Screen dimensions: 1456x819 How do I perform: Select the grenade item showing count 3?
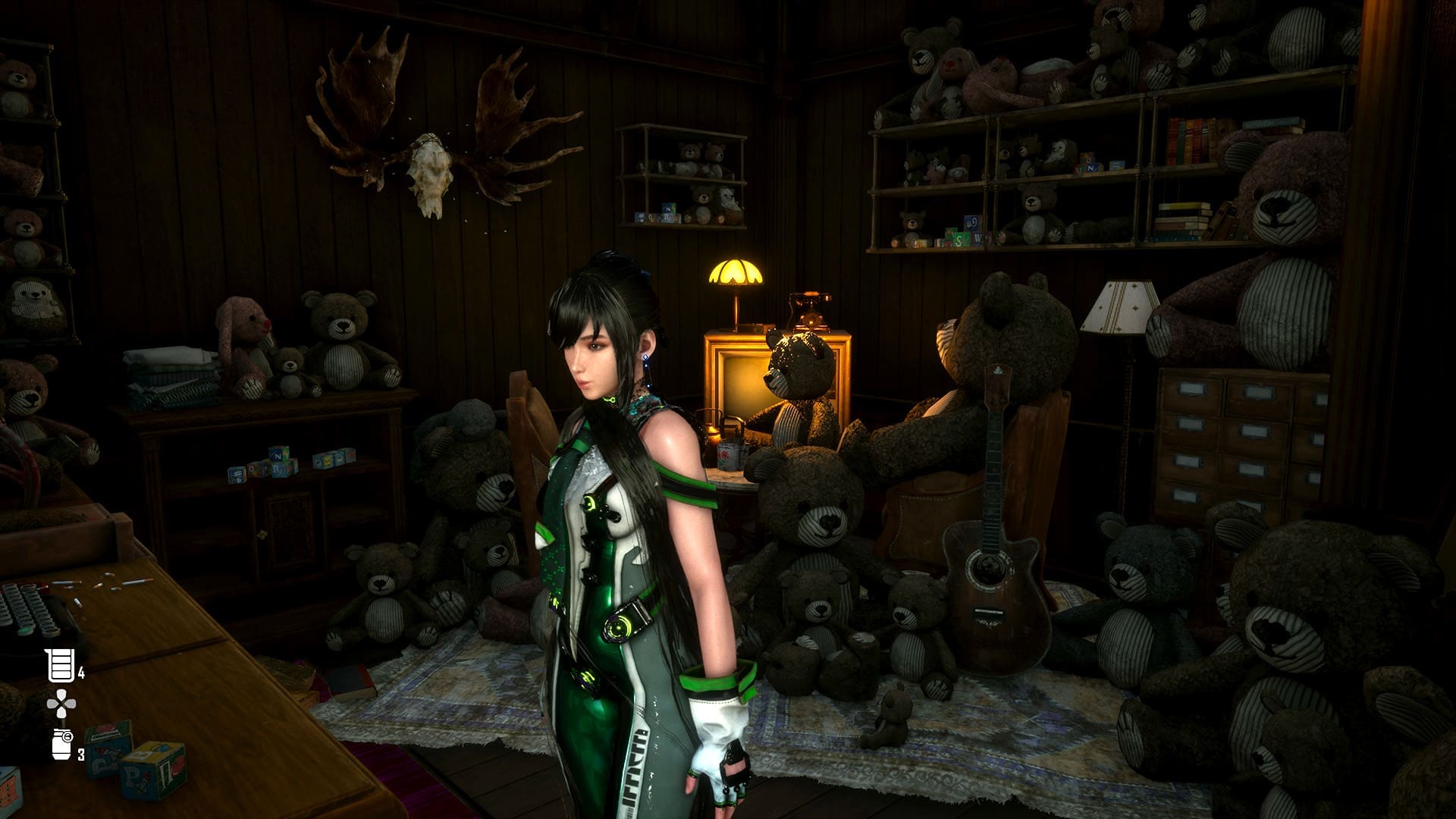[x=61, y=747]
